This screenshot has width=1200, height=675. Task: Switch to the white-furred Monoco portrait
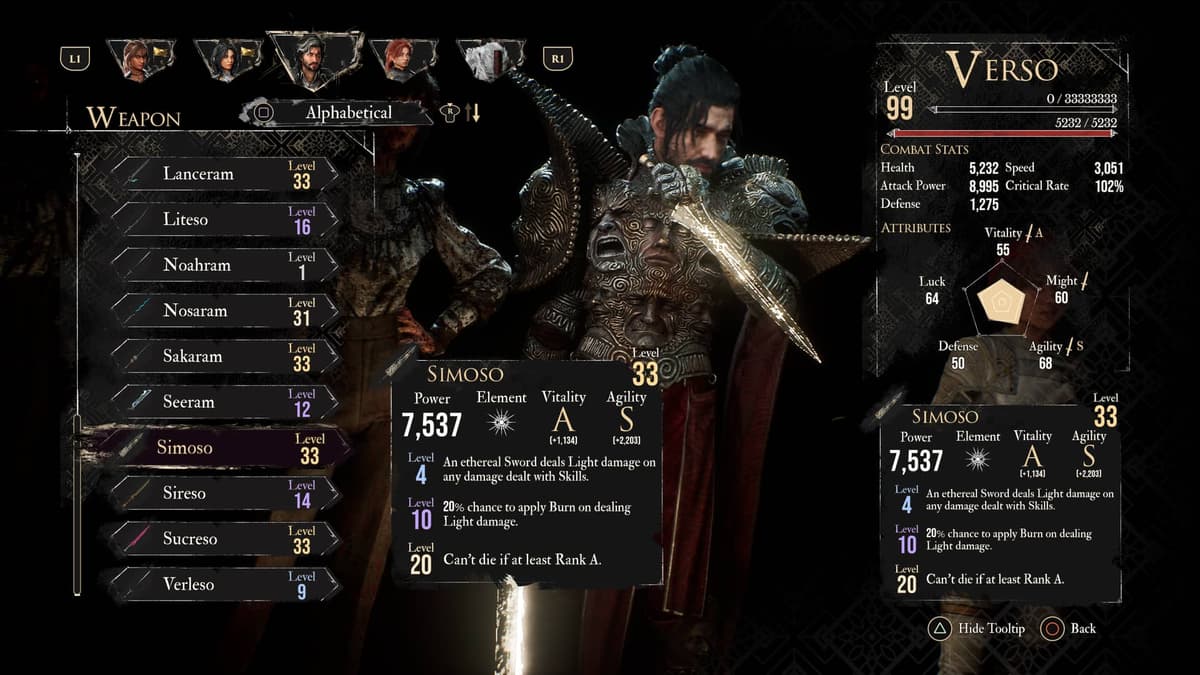[x=490, y=60]
